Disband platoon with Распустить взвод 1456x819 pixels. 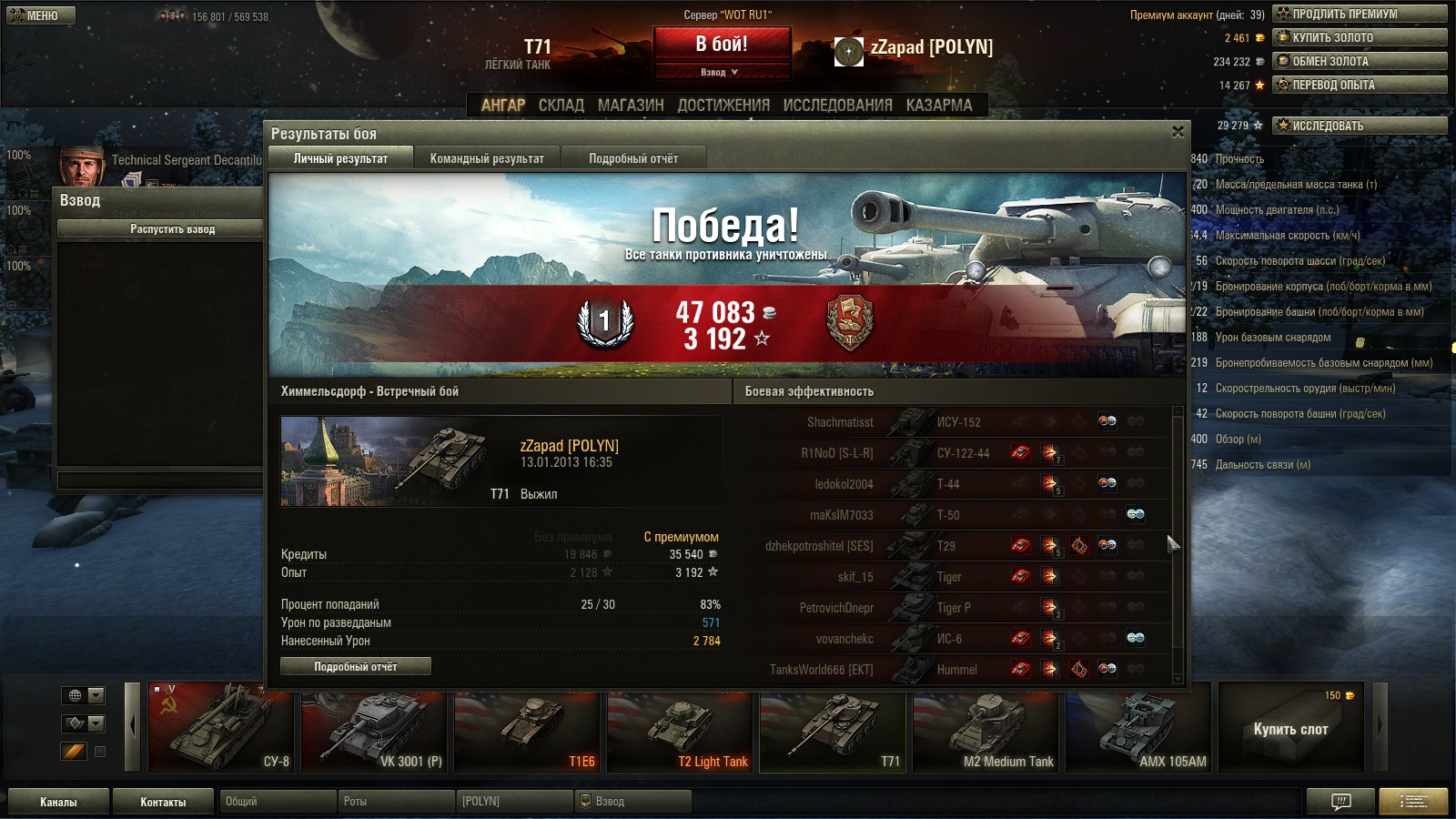coord(173,229)
